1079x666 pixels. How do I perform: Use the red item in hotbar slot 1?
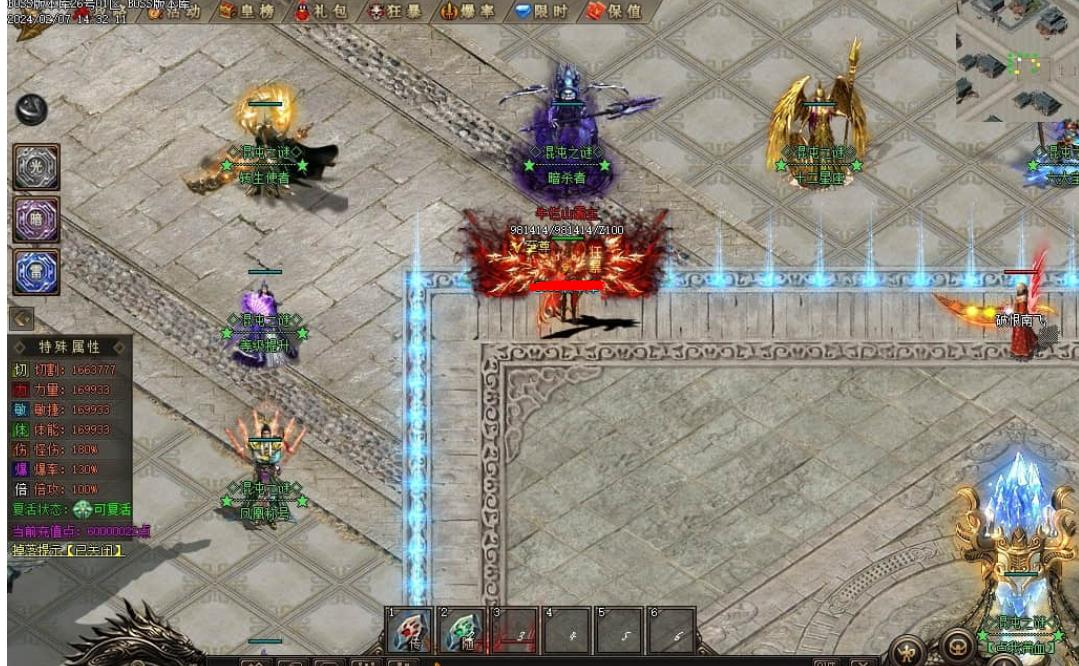click(x=408, y=631)
